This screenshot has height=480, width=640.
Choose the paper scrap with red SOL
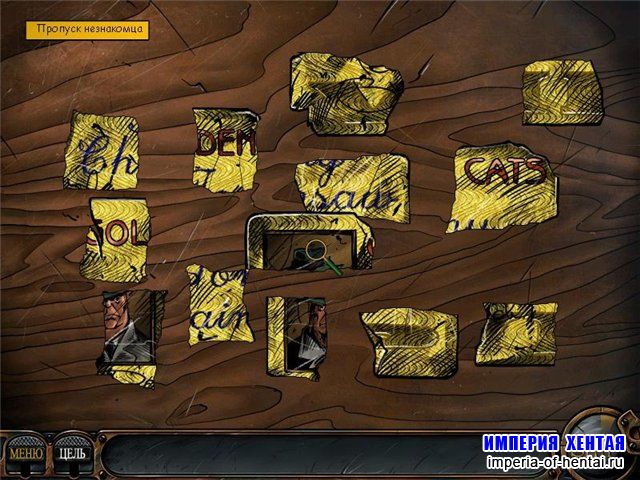119,240
